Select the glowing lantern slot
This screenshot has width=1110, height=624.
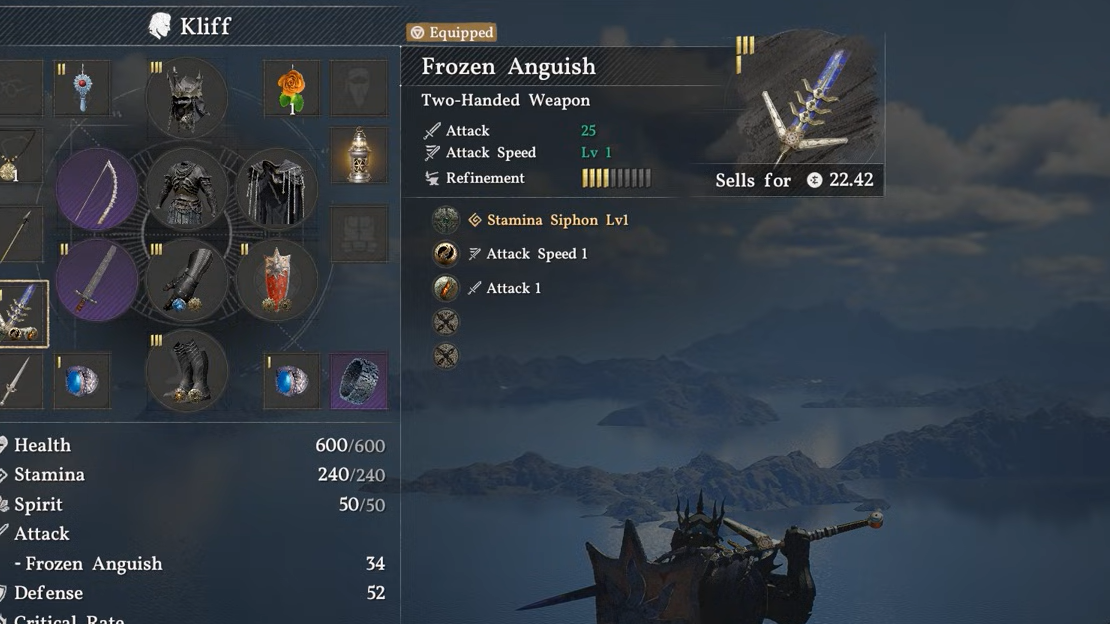point(358,155)
